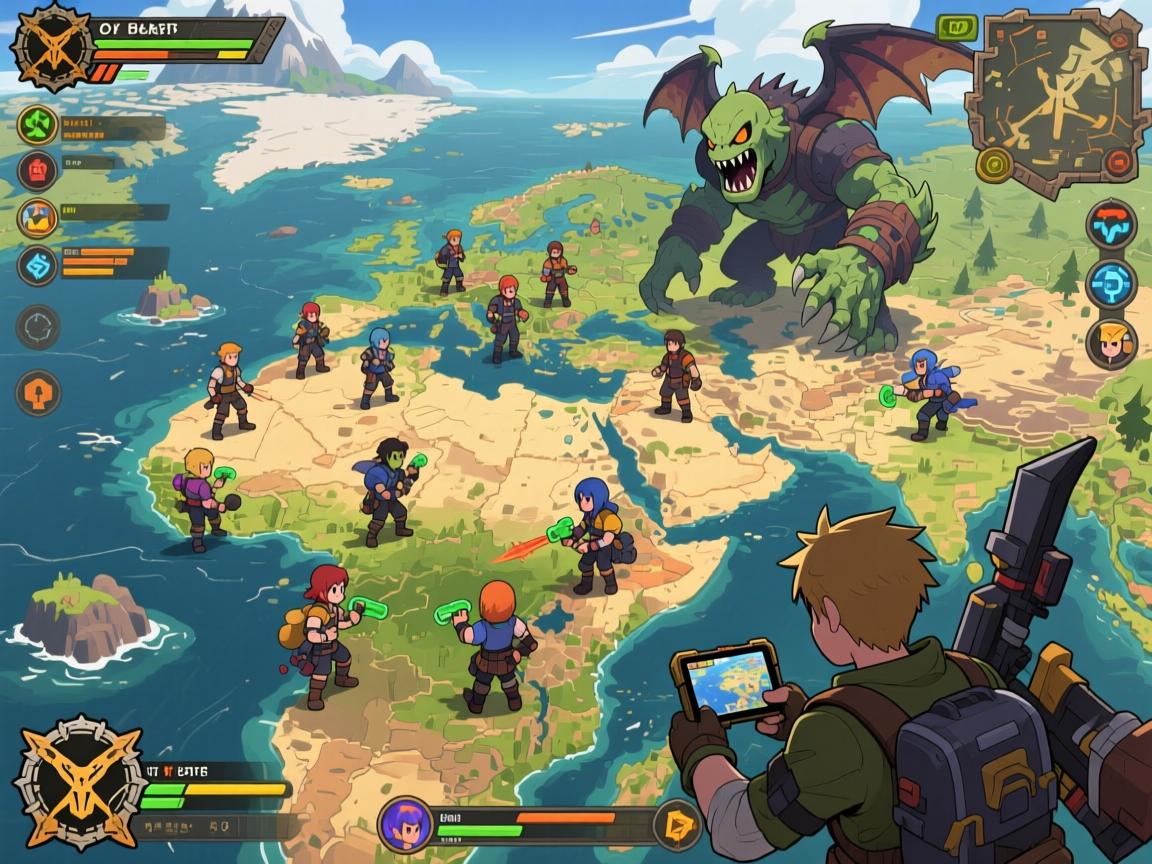Select the red backpack icon
This screenshot has width=1152, height=864.
pos(38,170)
